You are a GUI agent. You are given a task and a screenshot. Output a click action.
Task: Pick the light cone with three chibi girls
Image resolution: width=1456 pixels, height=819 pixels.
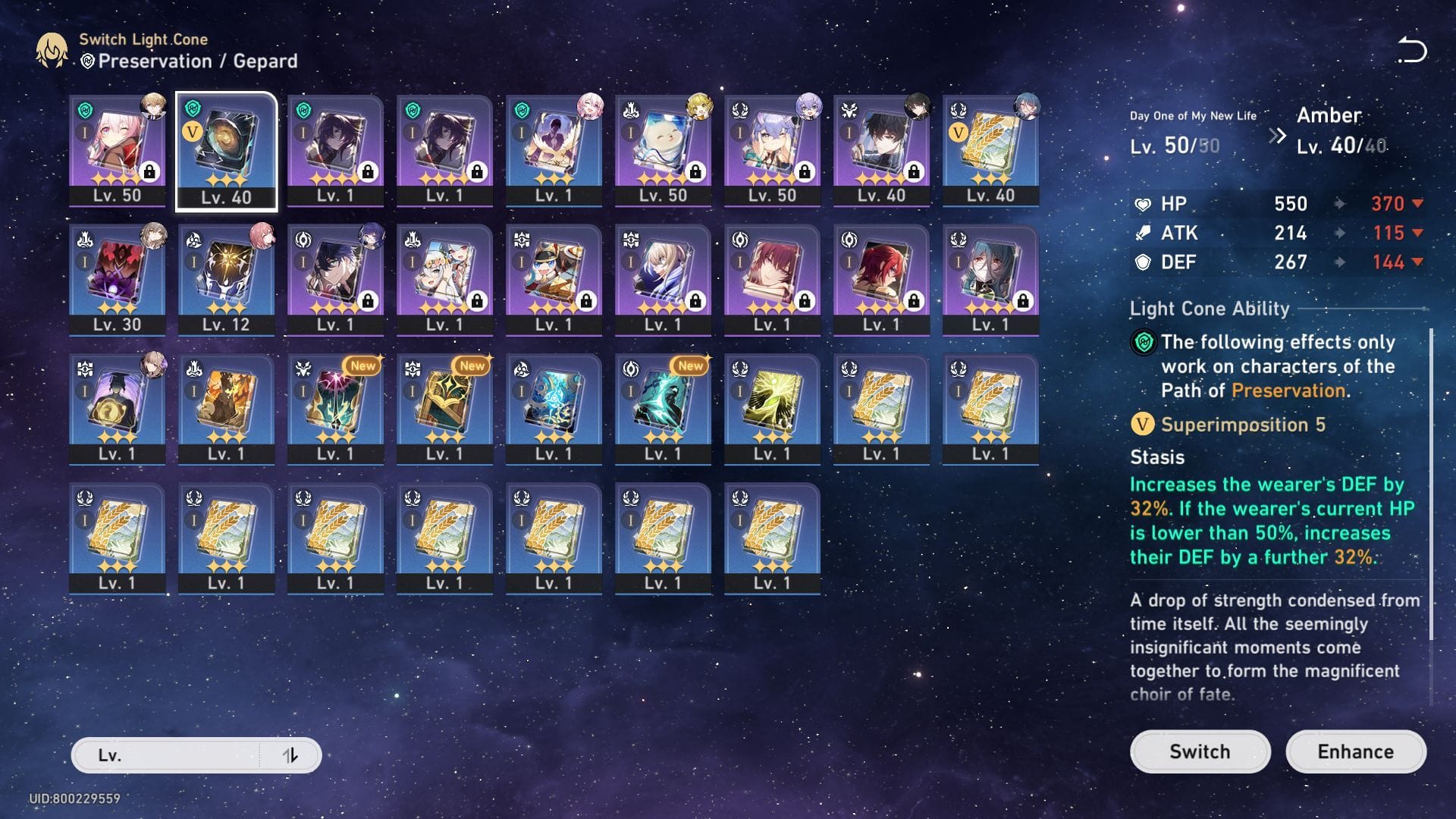click(444, 279)
